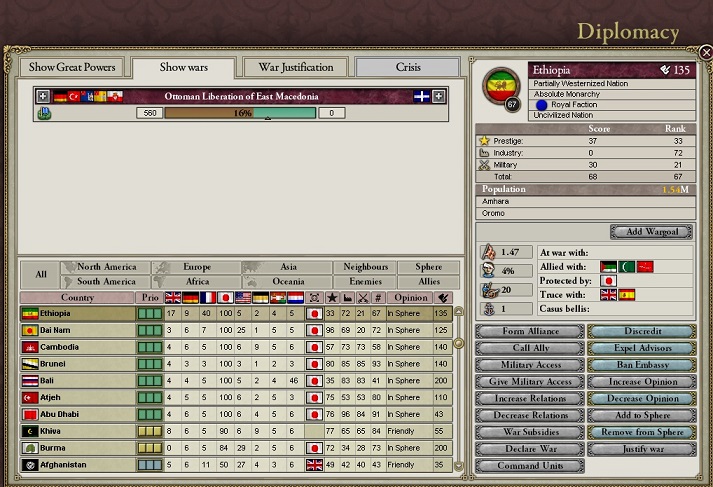Image resolution: width=713 pixels, height=487 pixels.
Task: Form Alliance with Ethiopia
Action: pos(528,332)
